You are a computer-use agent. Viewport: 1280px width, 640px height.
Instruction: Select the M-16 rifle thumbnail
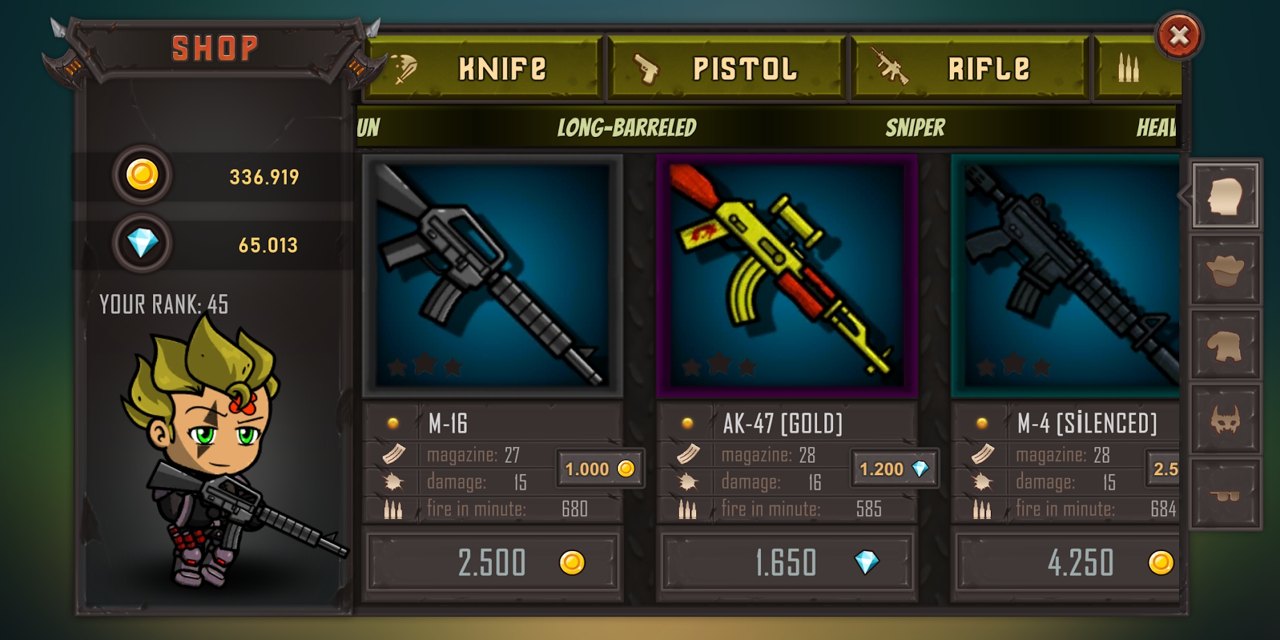[492, 276]
